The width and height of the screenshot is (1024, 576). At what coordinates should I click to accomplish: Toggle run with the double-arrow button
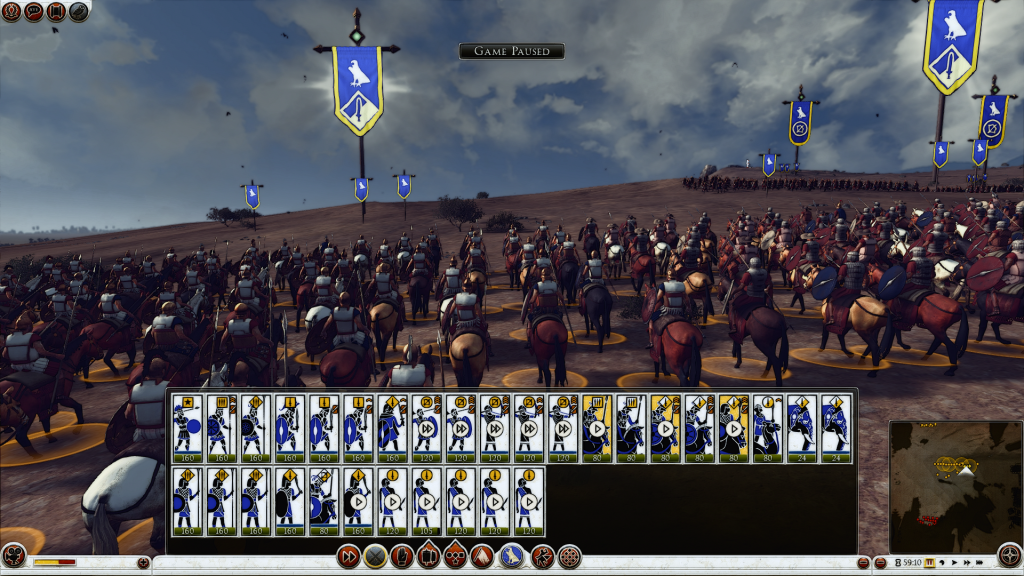pos(349,556)
